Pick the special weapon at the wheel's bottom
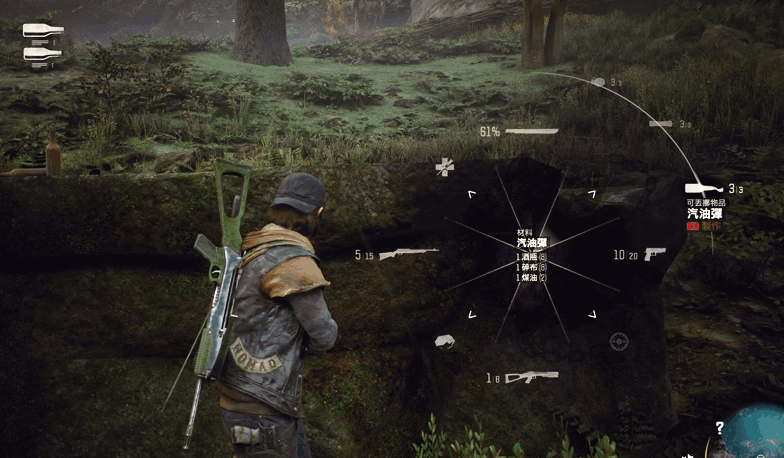Image resolution: width=784 pixels, height=458 pixels. pos(531,377)
